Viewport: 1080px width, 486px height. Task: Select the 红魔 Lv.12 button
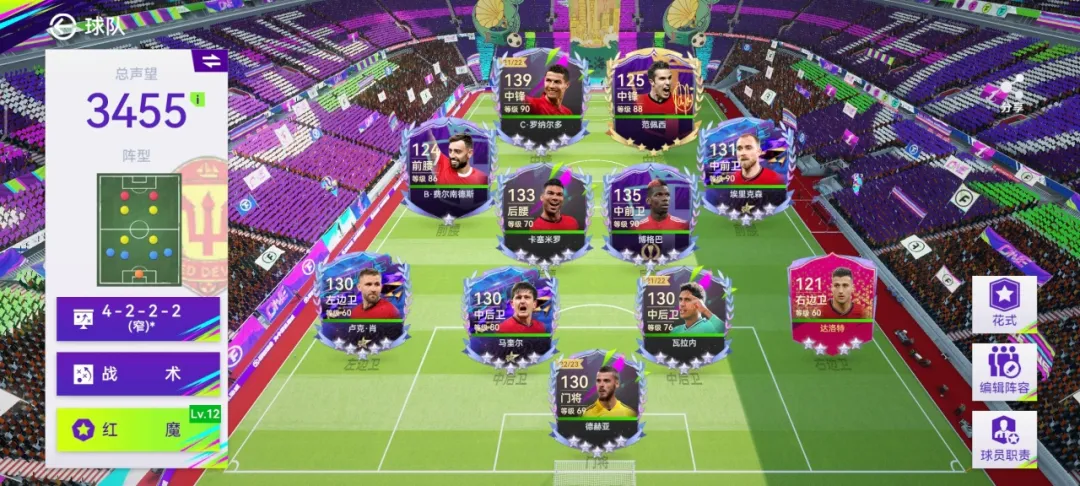(x=138, y=430)
